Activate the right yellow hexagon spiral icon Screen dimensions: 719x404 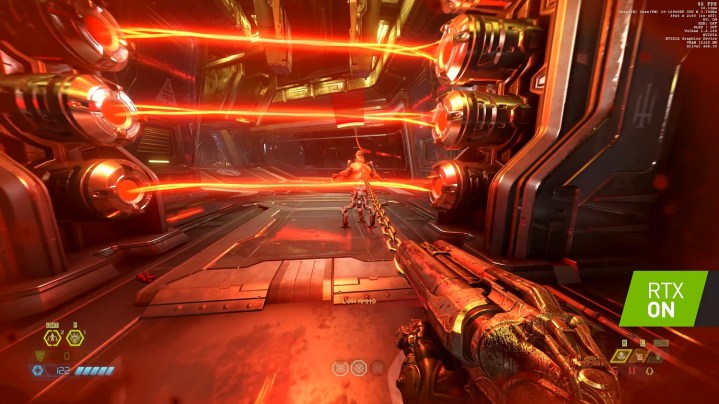coord(74,339)
